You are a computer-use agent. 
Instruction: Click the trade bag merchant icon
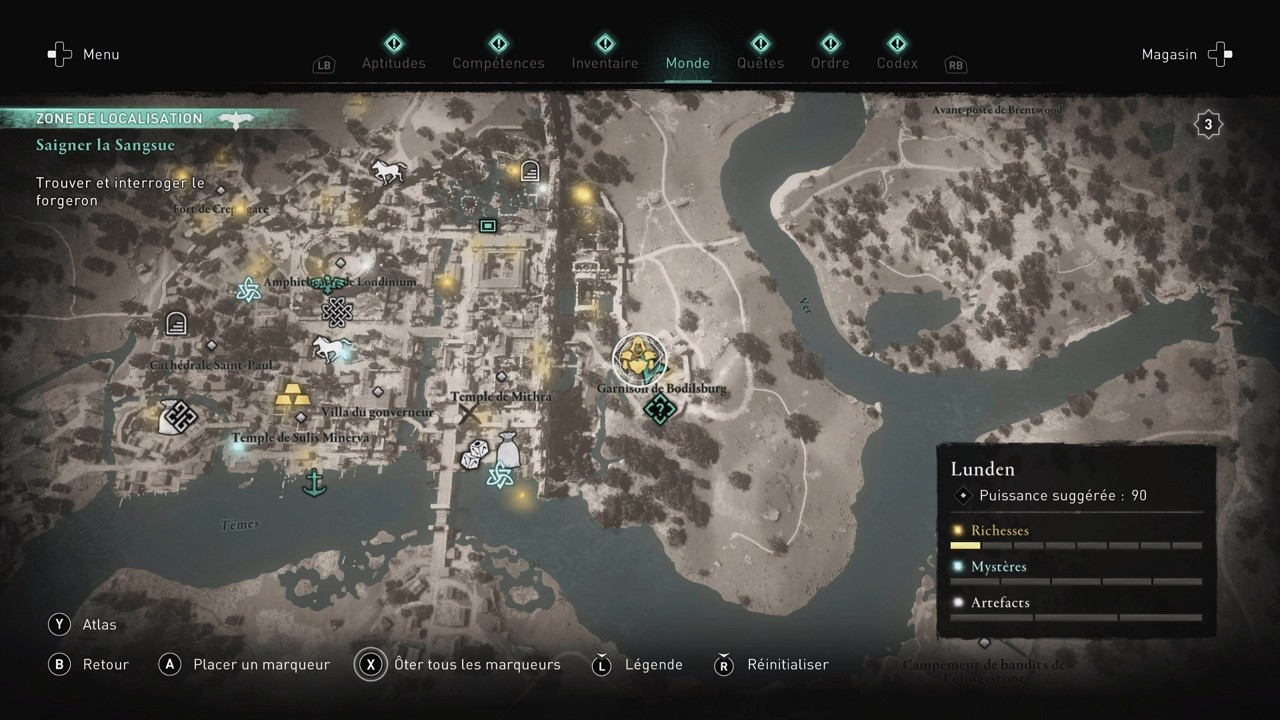[x=506, y=451]
